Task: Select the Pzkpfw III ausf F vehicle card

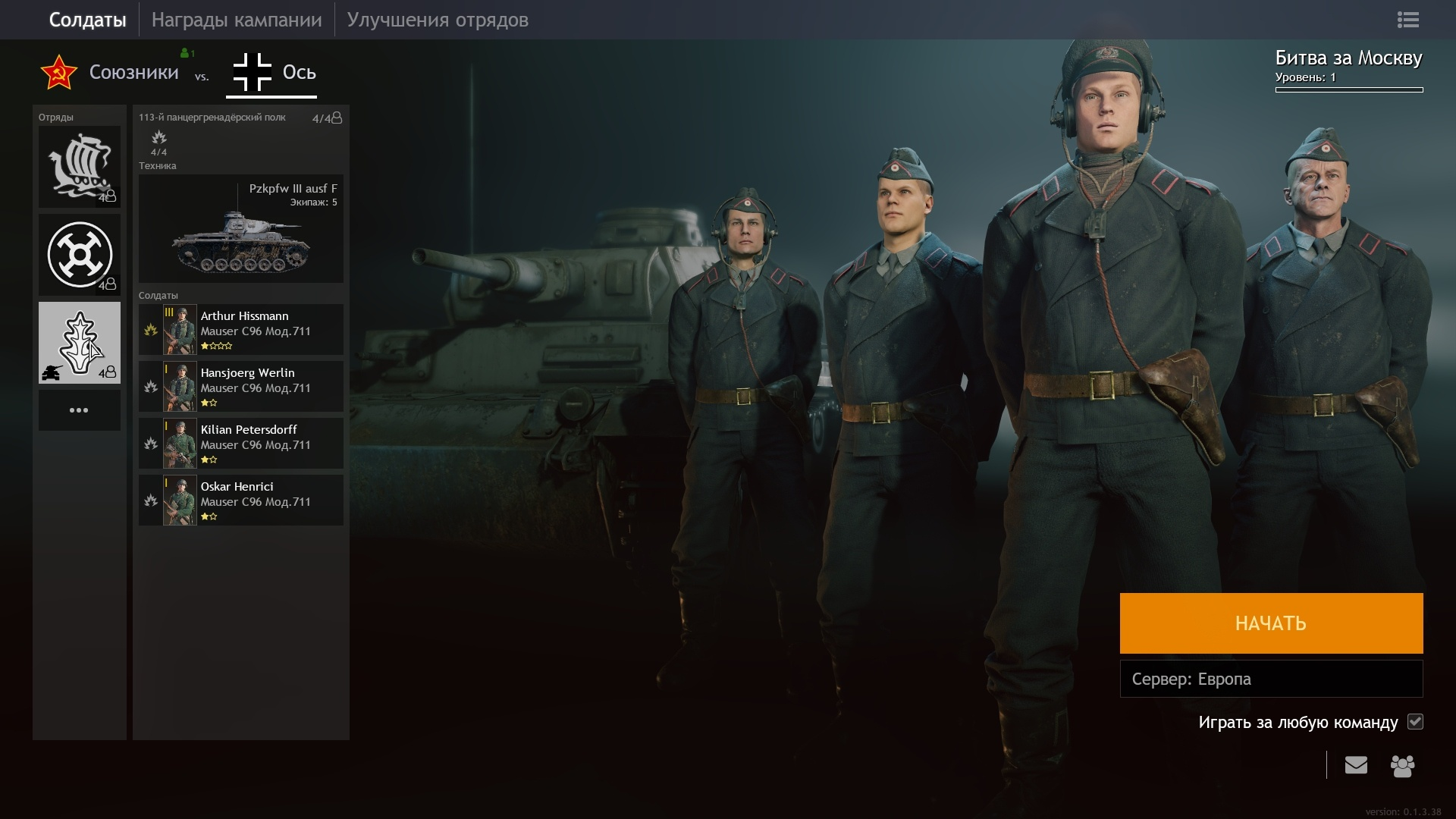Action: [240, 229]
